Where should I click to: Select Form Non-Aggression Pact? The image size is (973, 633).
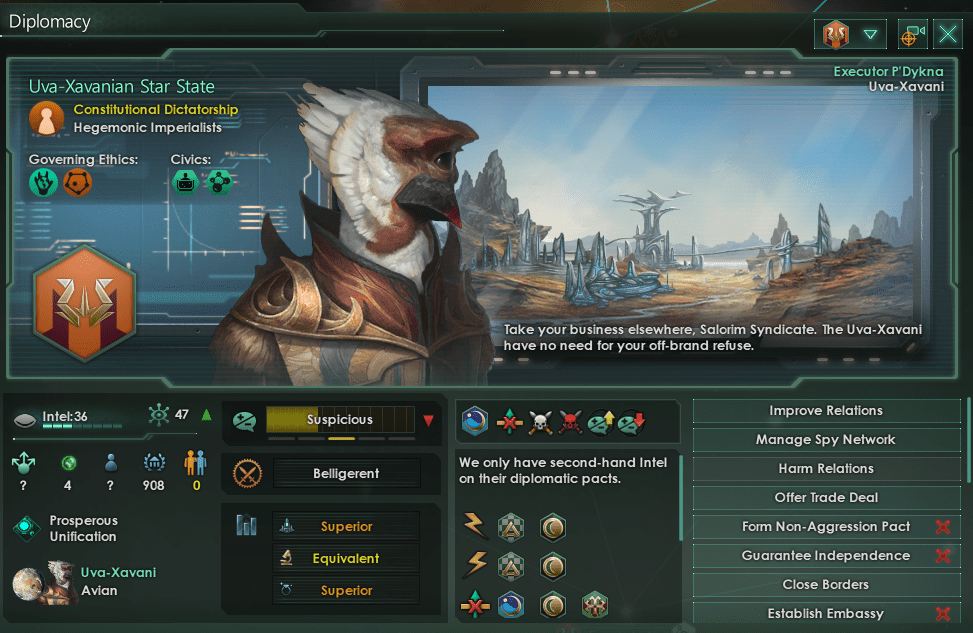point(825,527)
